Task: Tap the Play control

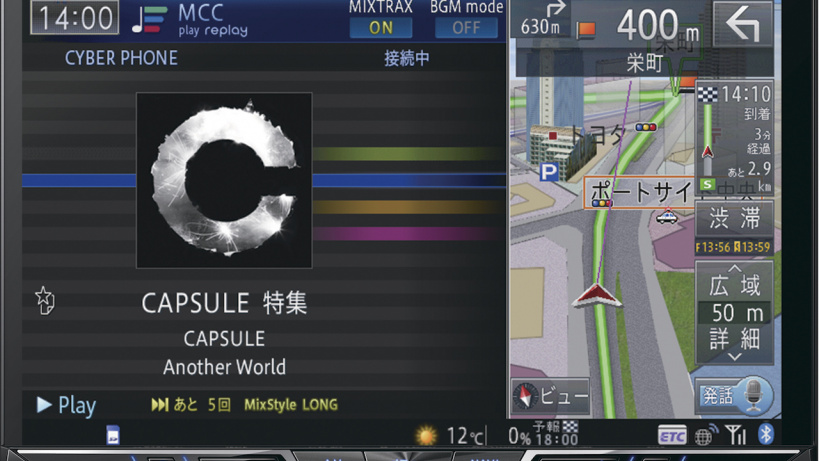Action: tap(66, 405)
